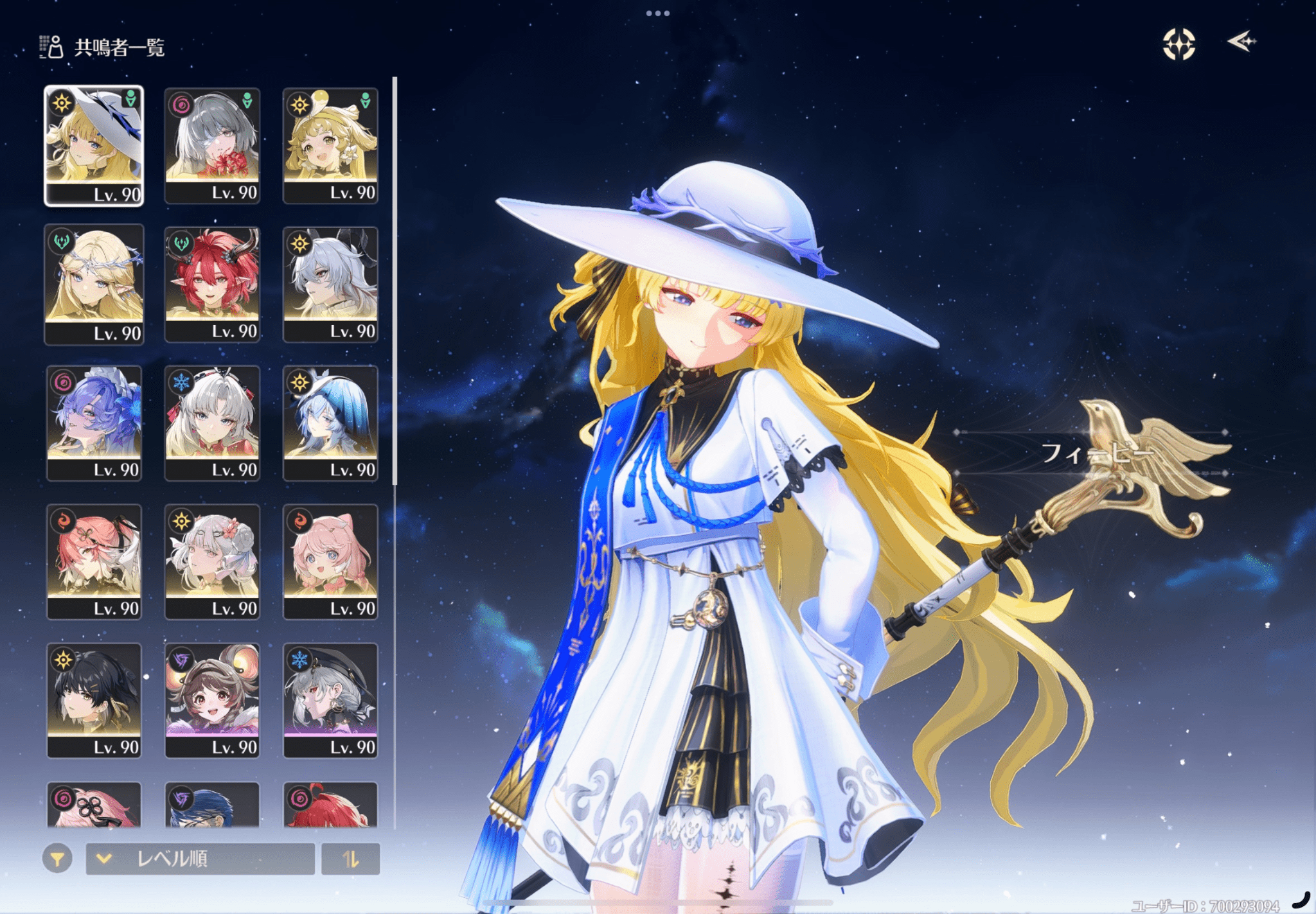
Task: Choose the pink-haired eyepatch fusion character
Action: 94,561
